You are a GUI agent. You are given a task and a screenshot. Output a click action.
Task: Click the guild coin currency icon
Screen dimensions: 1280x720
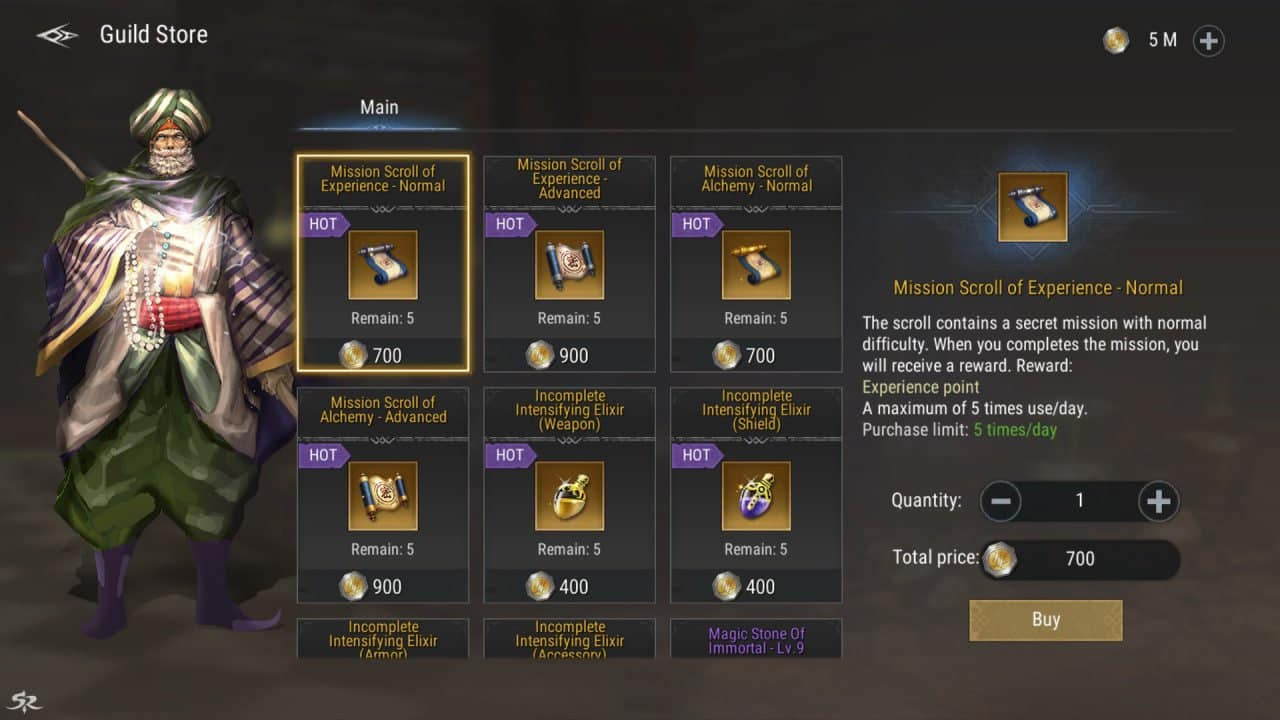pyautogui.click(x=1116, y=40)
